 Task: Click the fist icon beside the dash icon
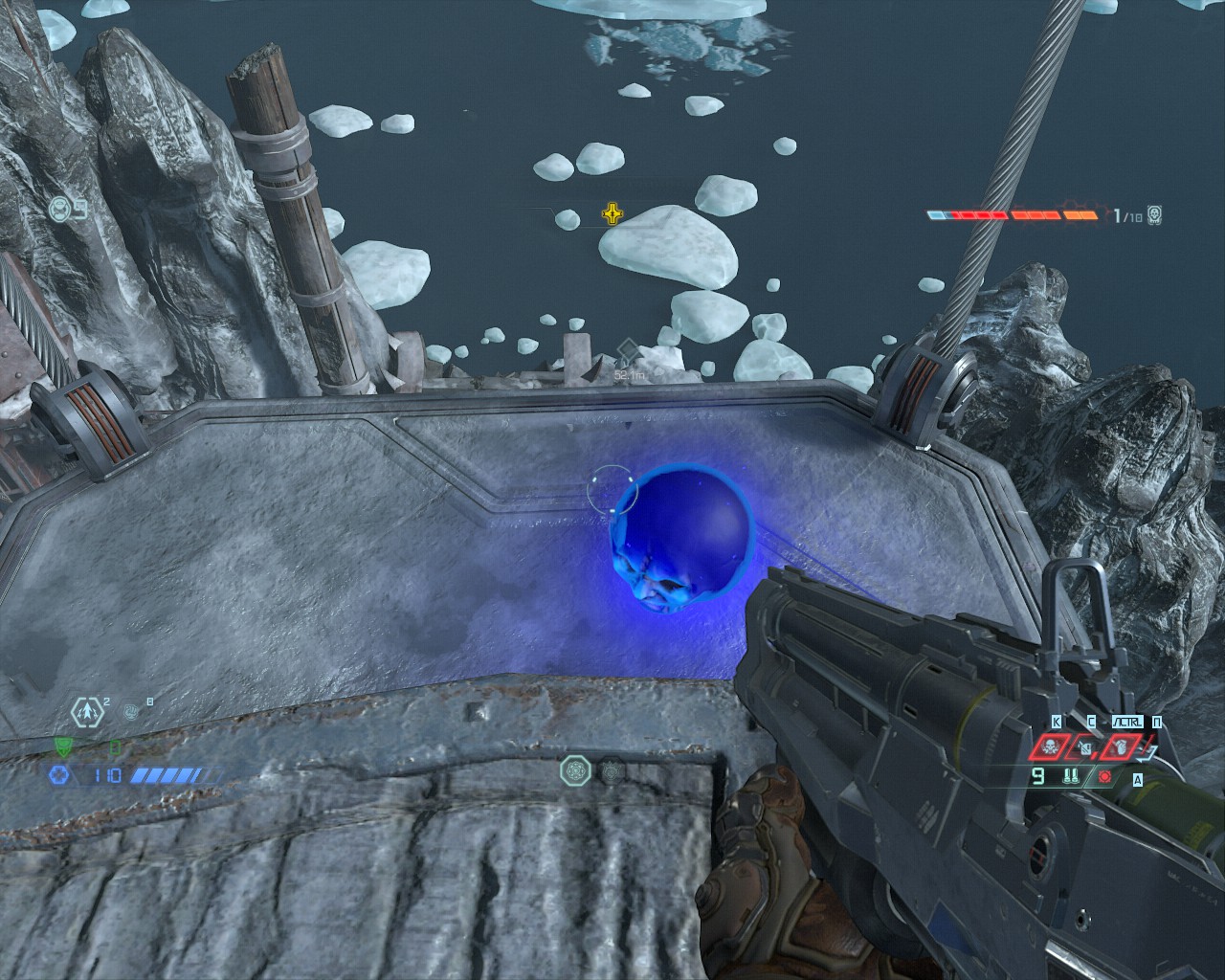[132, 711]
